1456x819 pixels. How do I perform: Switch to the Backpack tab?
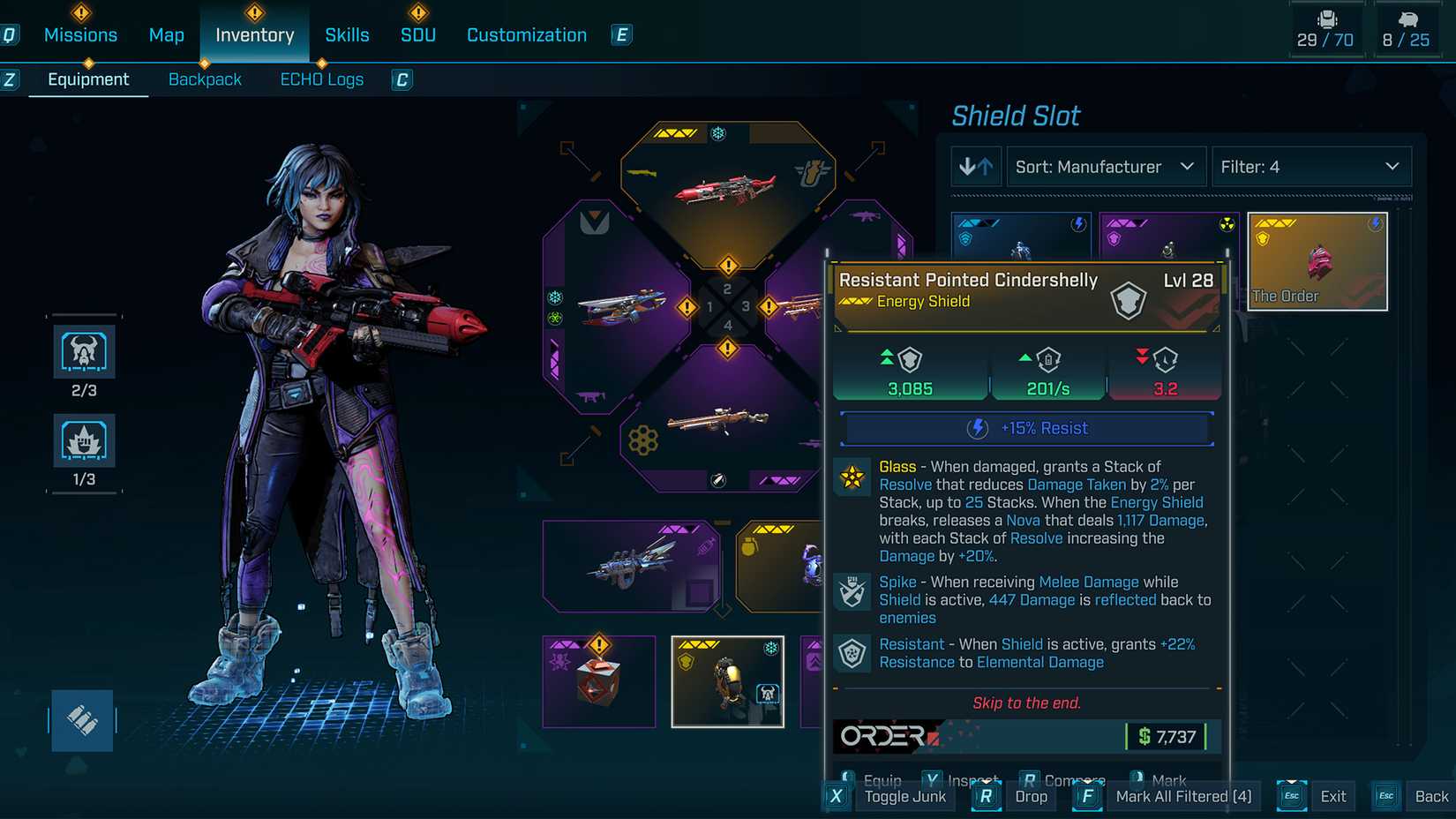(205, 79)
